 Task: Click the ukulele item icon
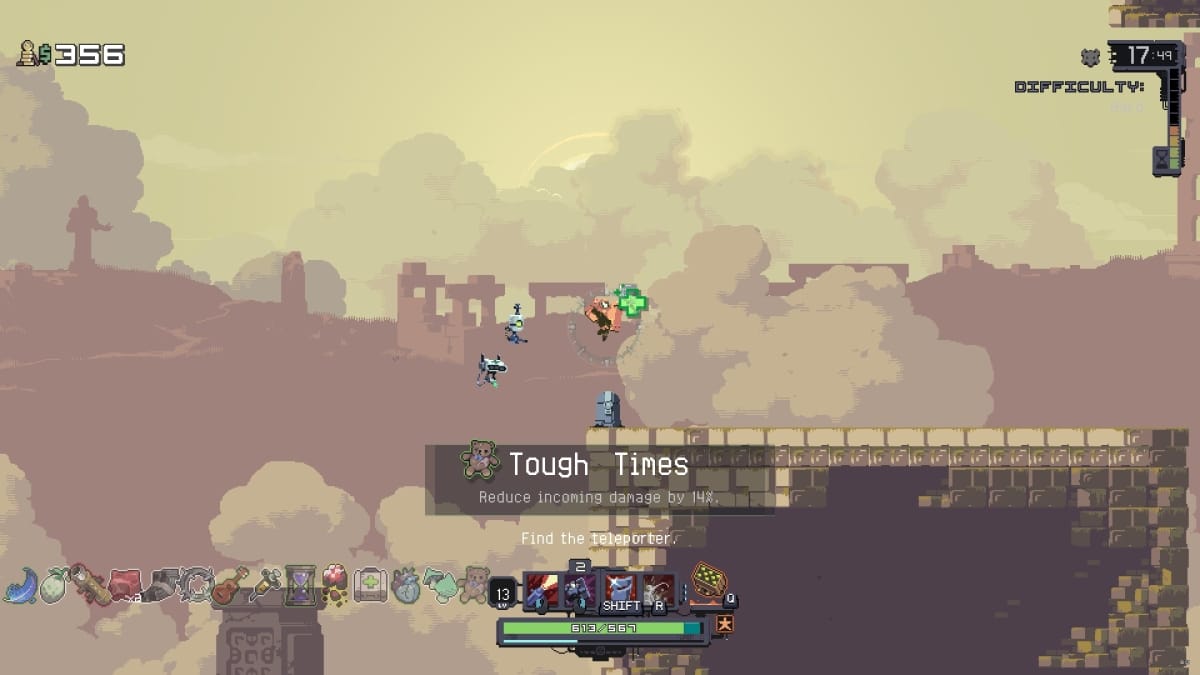[x=230, y=585]
